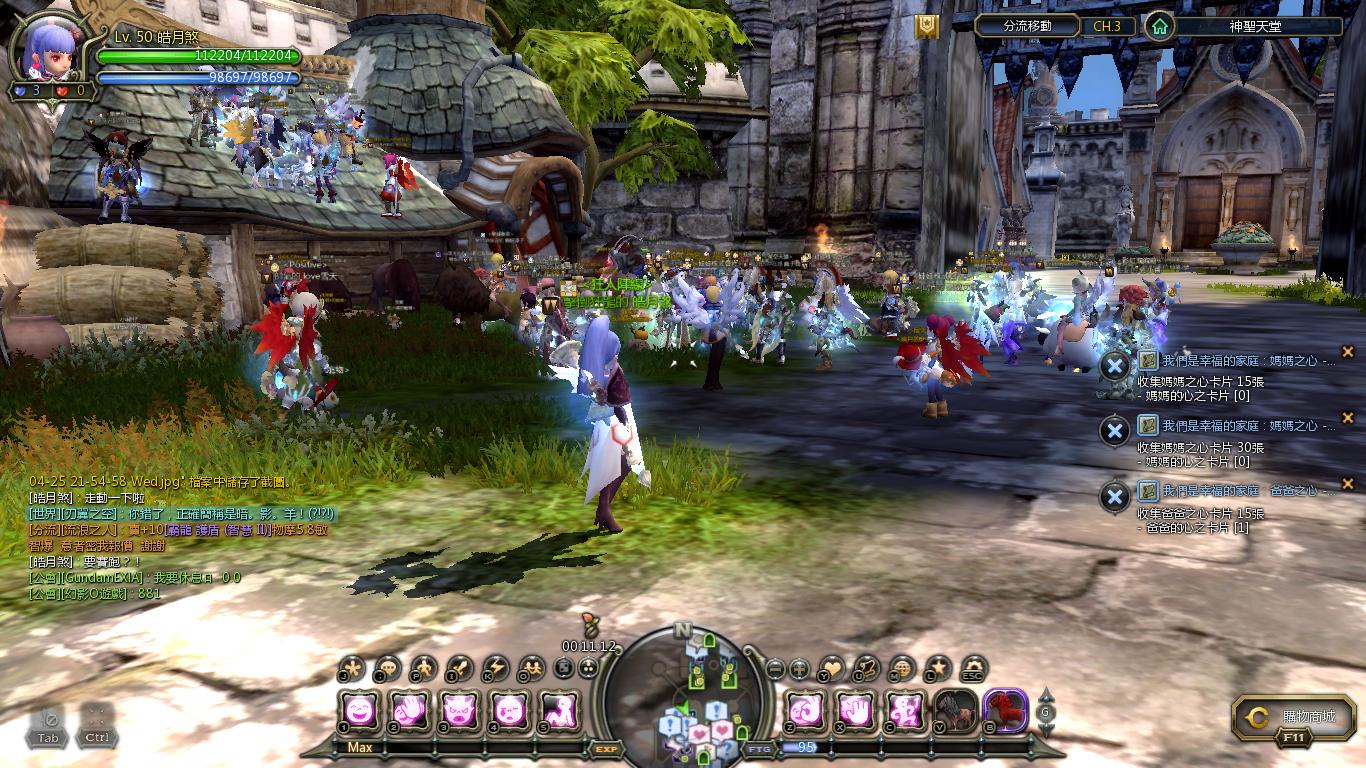The image size is (1366, 768).
Task: Trigger the open hand wave slot
Action: [410, 710]
